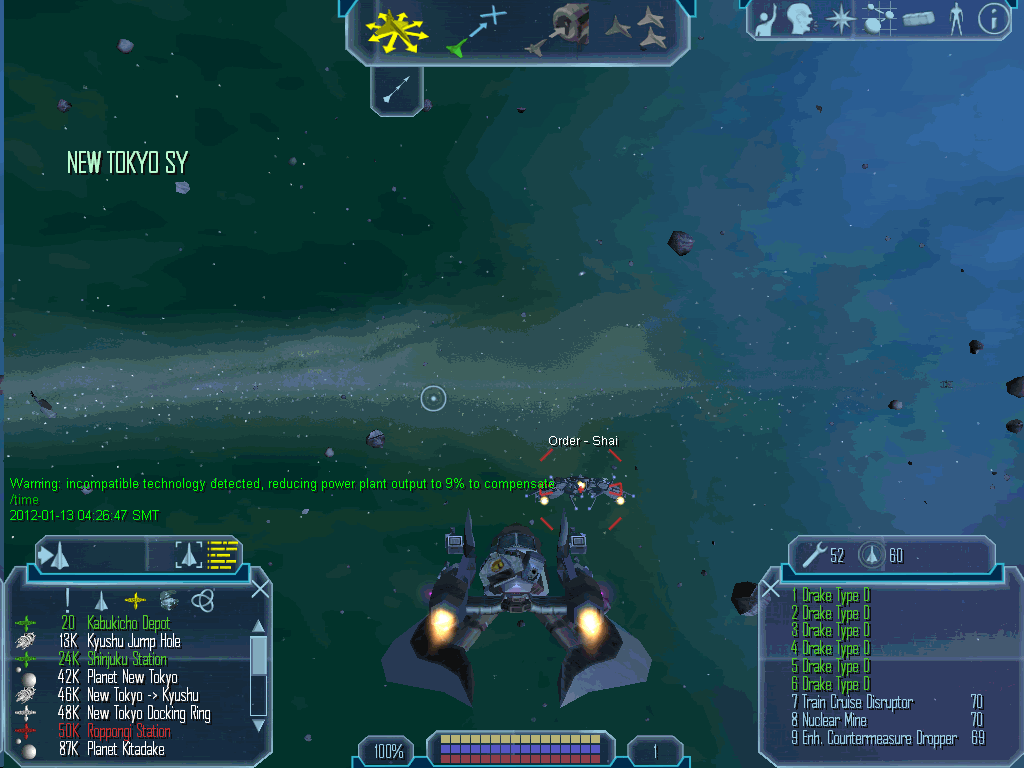The height and width of the screenshot is (768, 1024).
Task: Select Kyushu Jump Hole in contact list
Action: [133, 641]
